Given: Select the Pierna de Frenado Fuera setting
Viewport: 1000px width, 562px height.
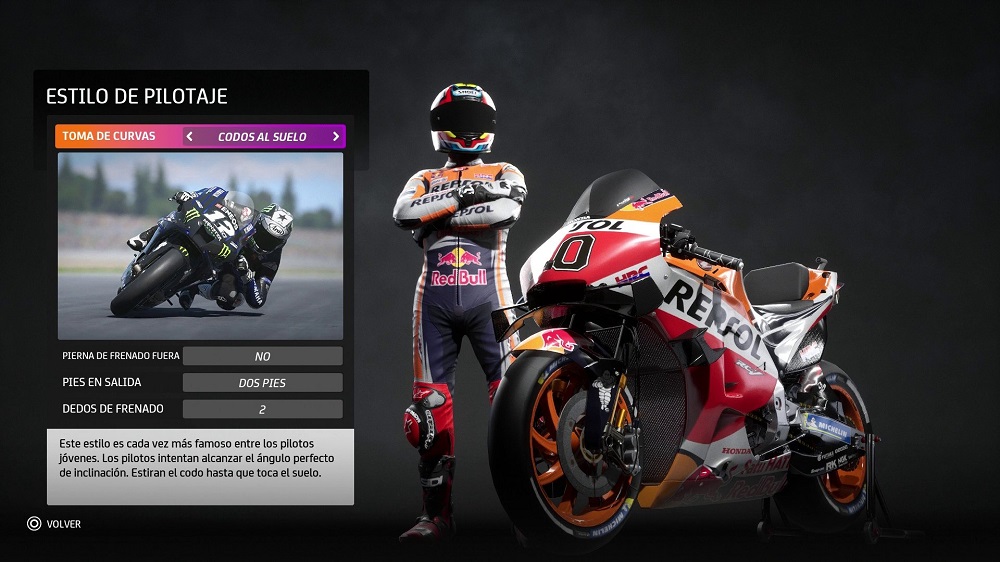Looking at the screenshot, I should click(x=200, y=356).
